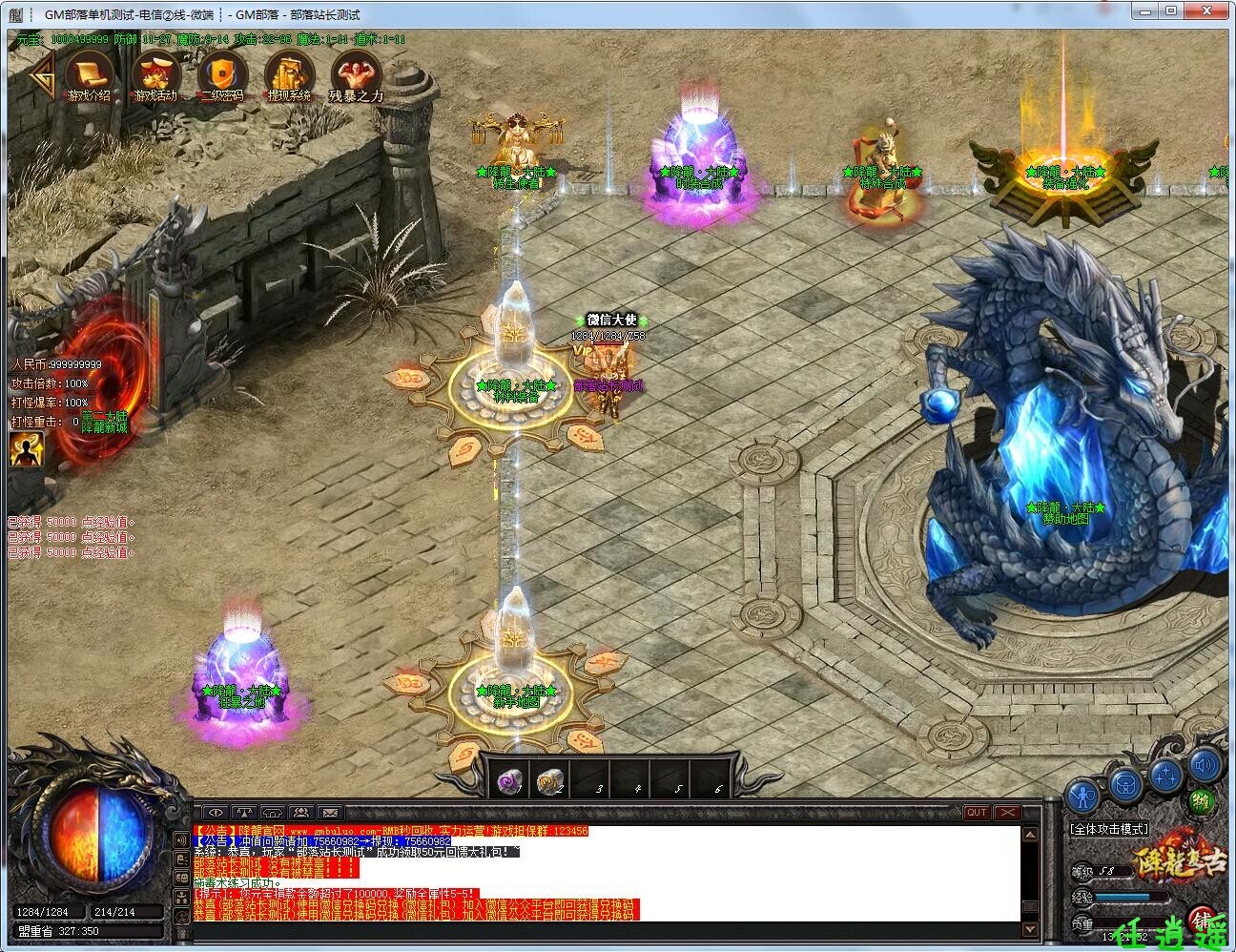
Task: Open the group button with two figures
Action: pyautogui.click(x=301, y=813)
